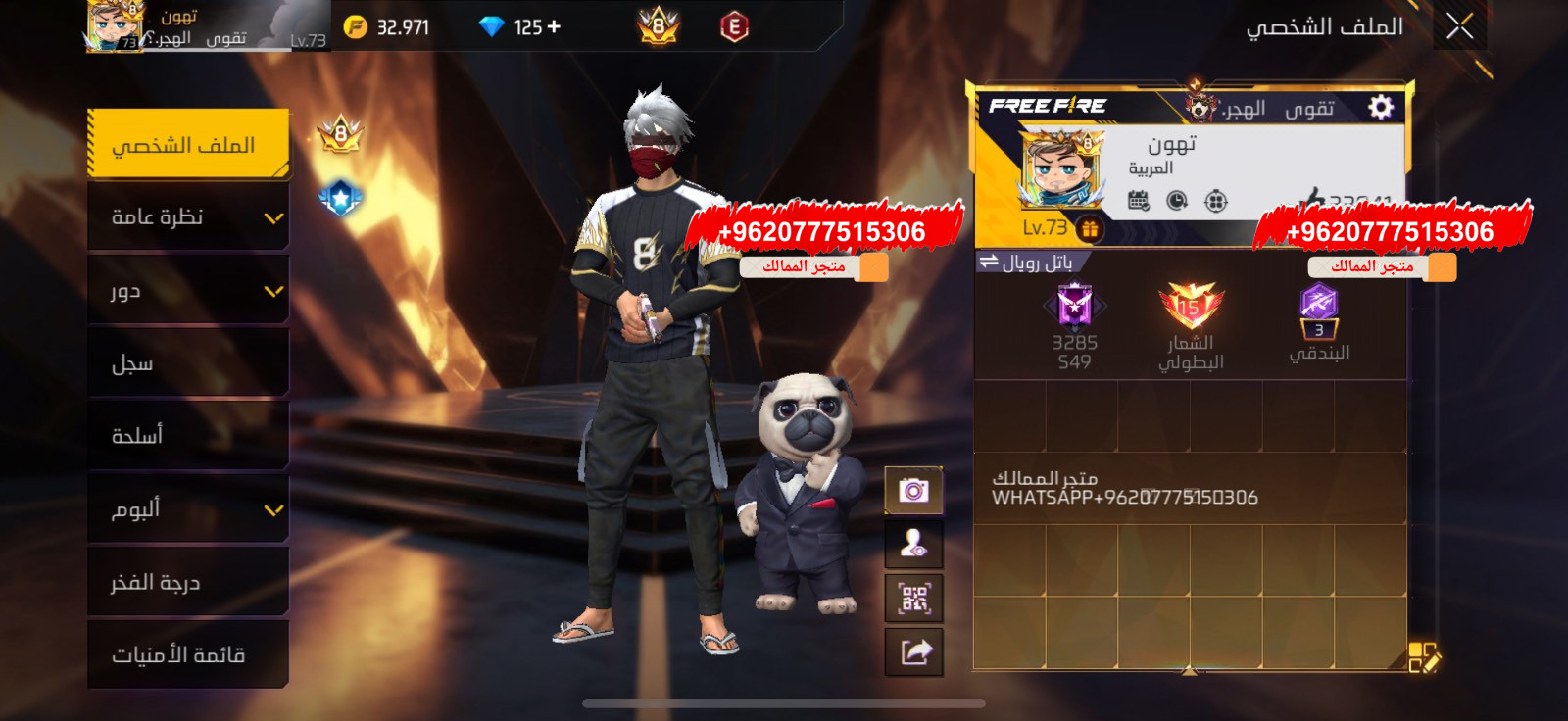Expand the ألبوم section
The height and width of the screenshot is (721, 1568).
(x=188, y=508)
